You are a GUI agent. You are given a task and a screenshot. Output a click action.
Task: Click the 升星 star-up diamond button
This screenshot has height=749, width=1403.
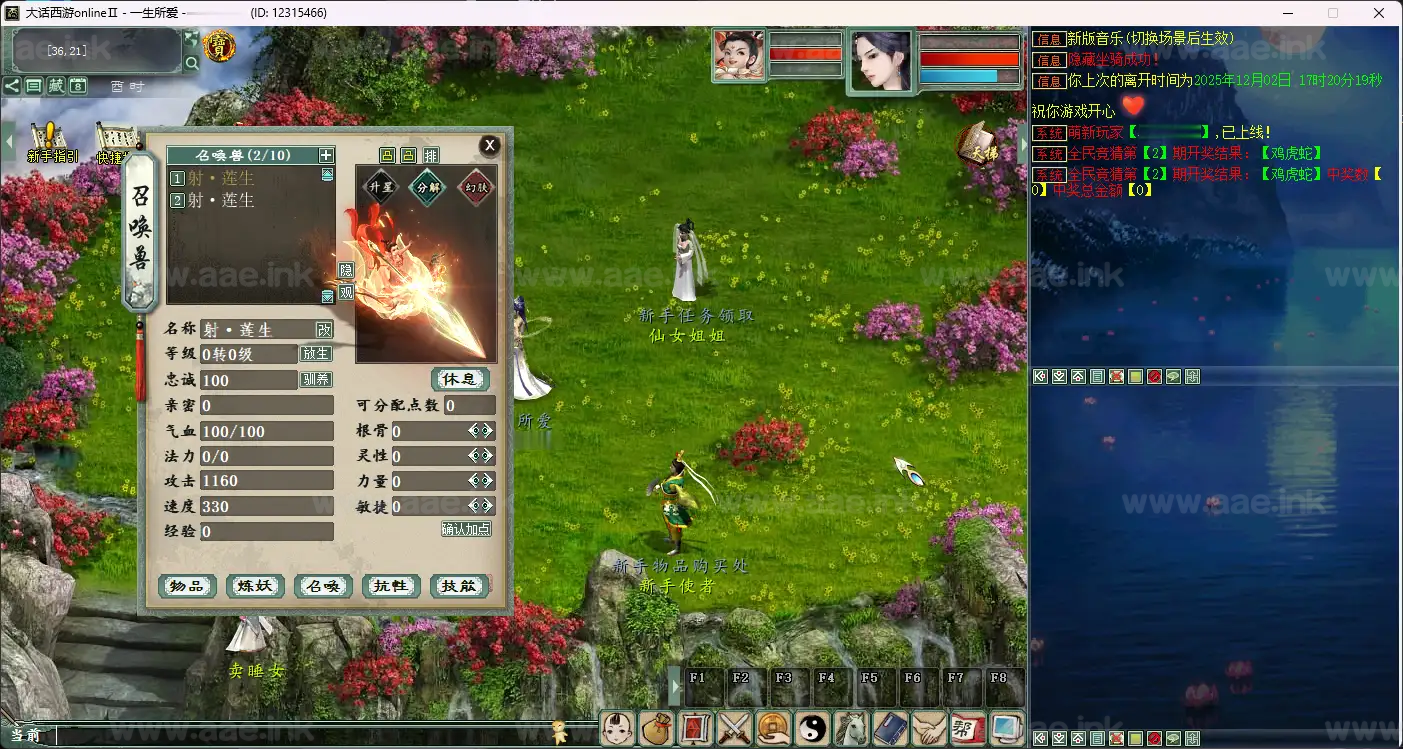(381, 187)
